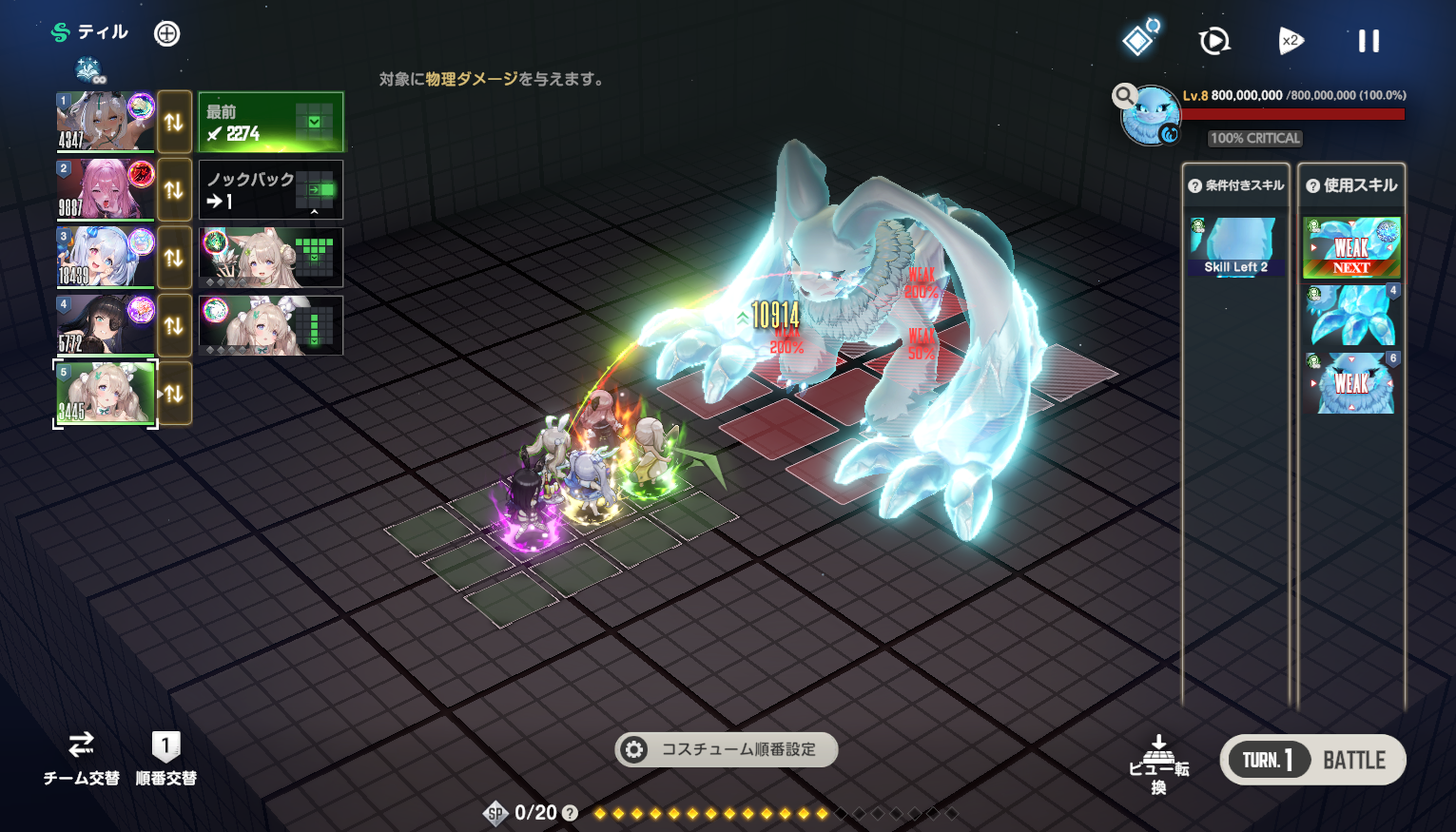Viewport: 1456px width, 832px height.
Task: Click the plus icon next to ティル
Action: 166,34
